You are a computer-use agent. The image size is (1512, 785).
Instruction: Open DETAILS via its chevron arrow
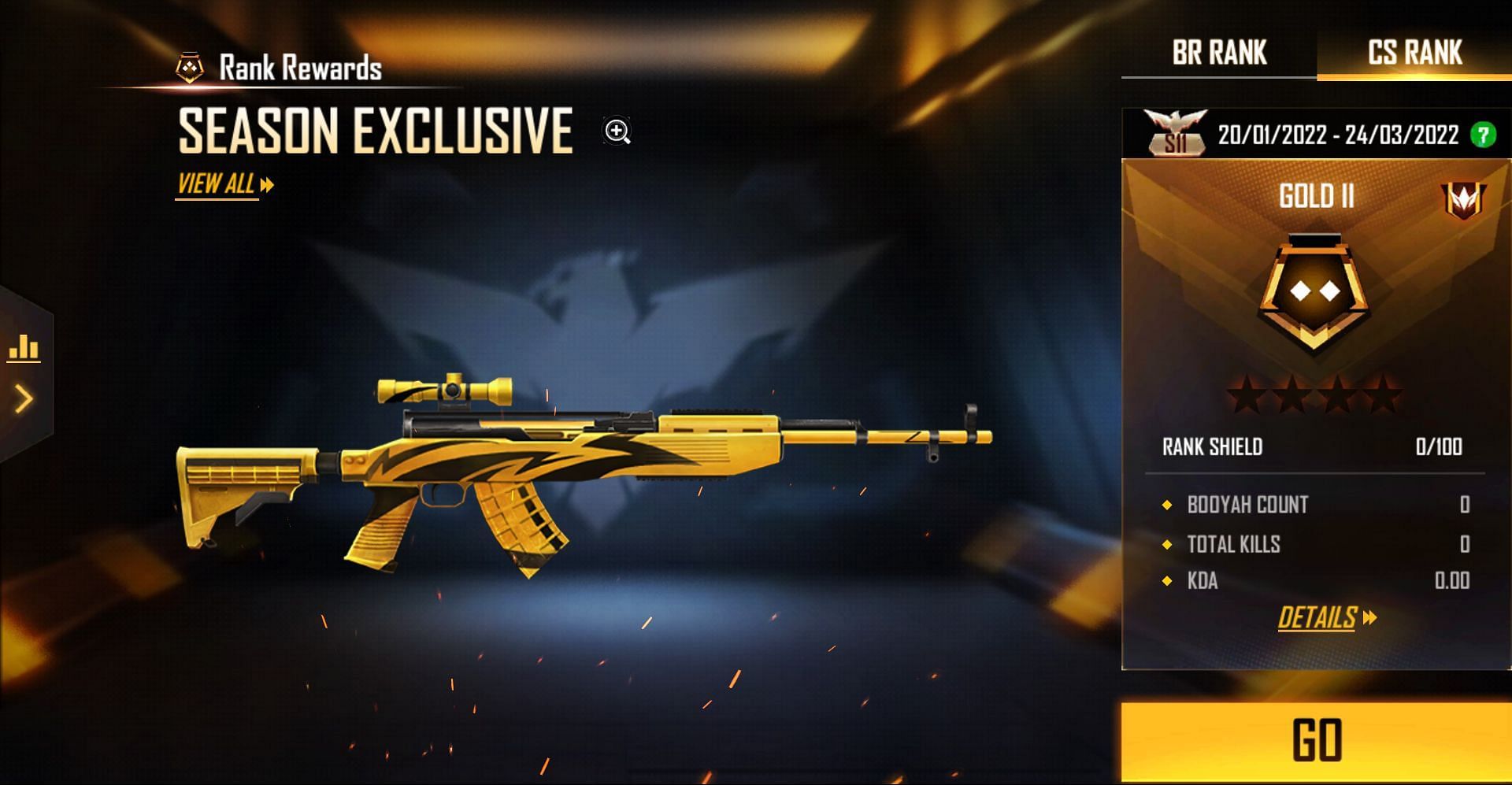pyautogui.click(x=1369, y=617)
